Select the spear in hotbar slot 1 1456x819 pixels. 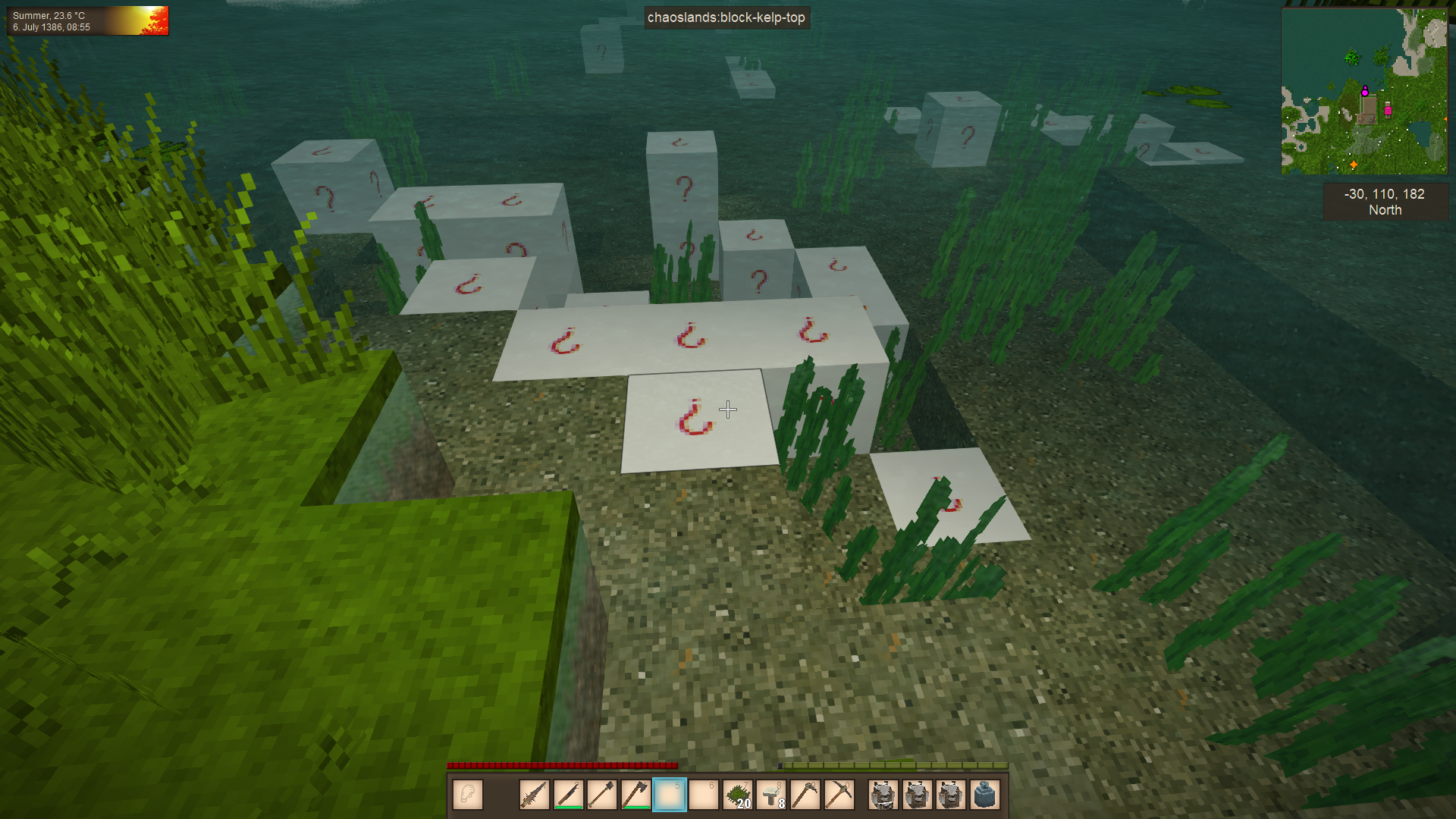point(535,795)
